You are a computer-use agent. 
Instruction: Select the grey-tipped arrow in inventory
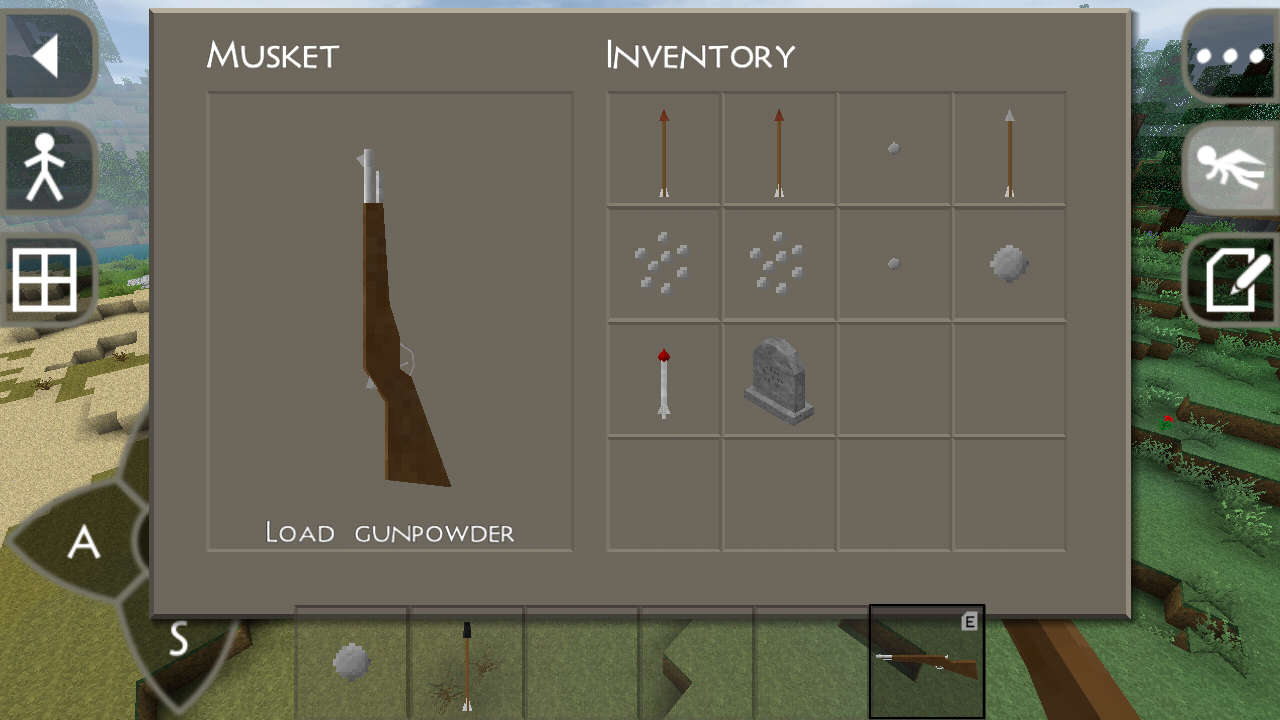pos(1009,151)
